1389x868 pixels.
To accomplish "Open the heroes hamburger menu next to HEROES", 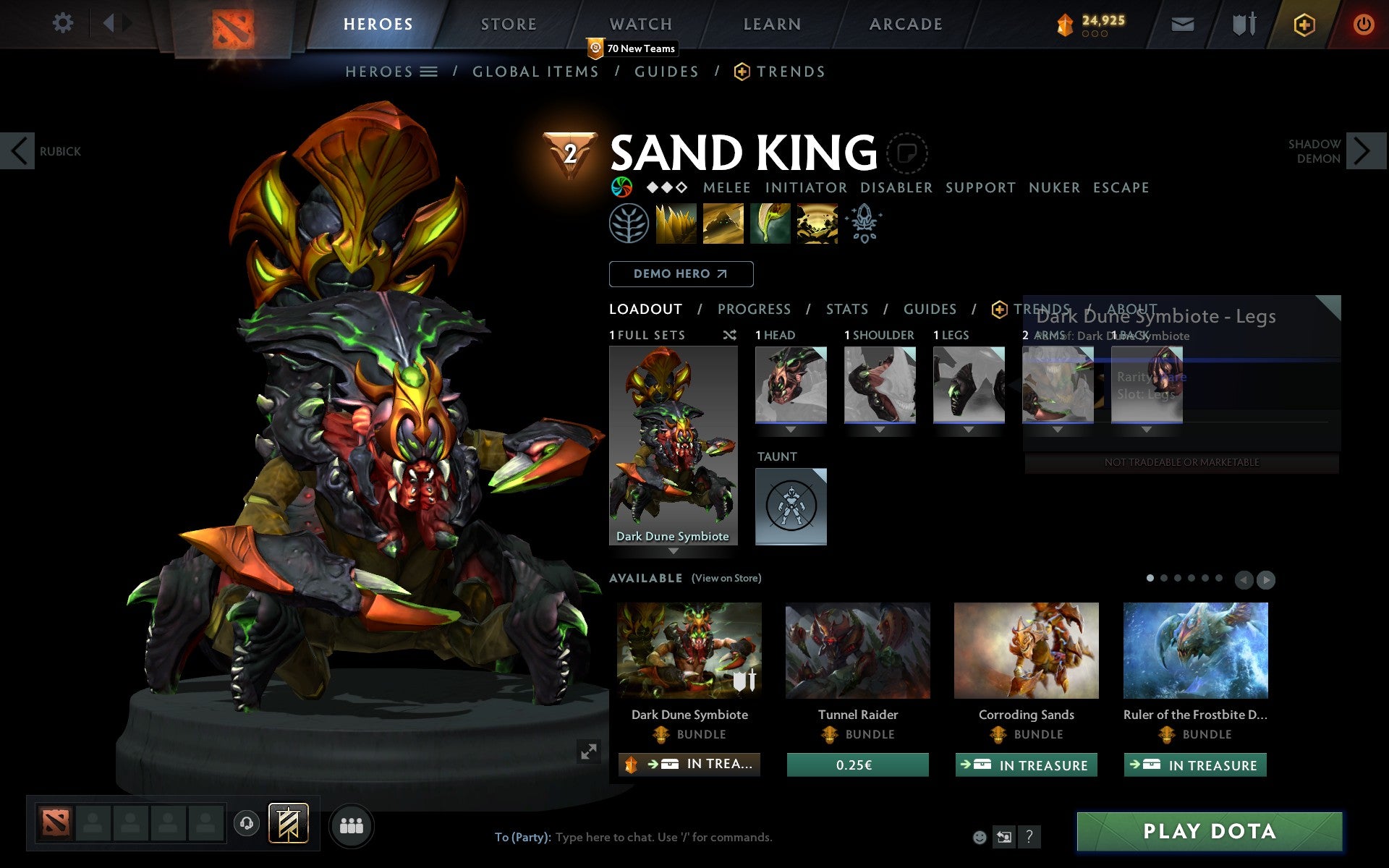I will tap(429, 71).
